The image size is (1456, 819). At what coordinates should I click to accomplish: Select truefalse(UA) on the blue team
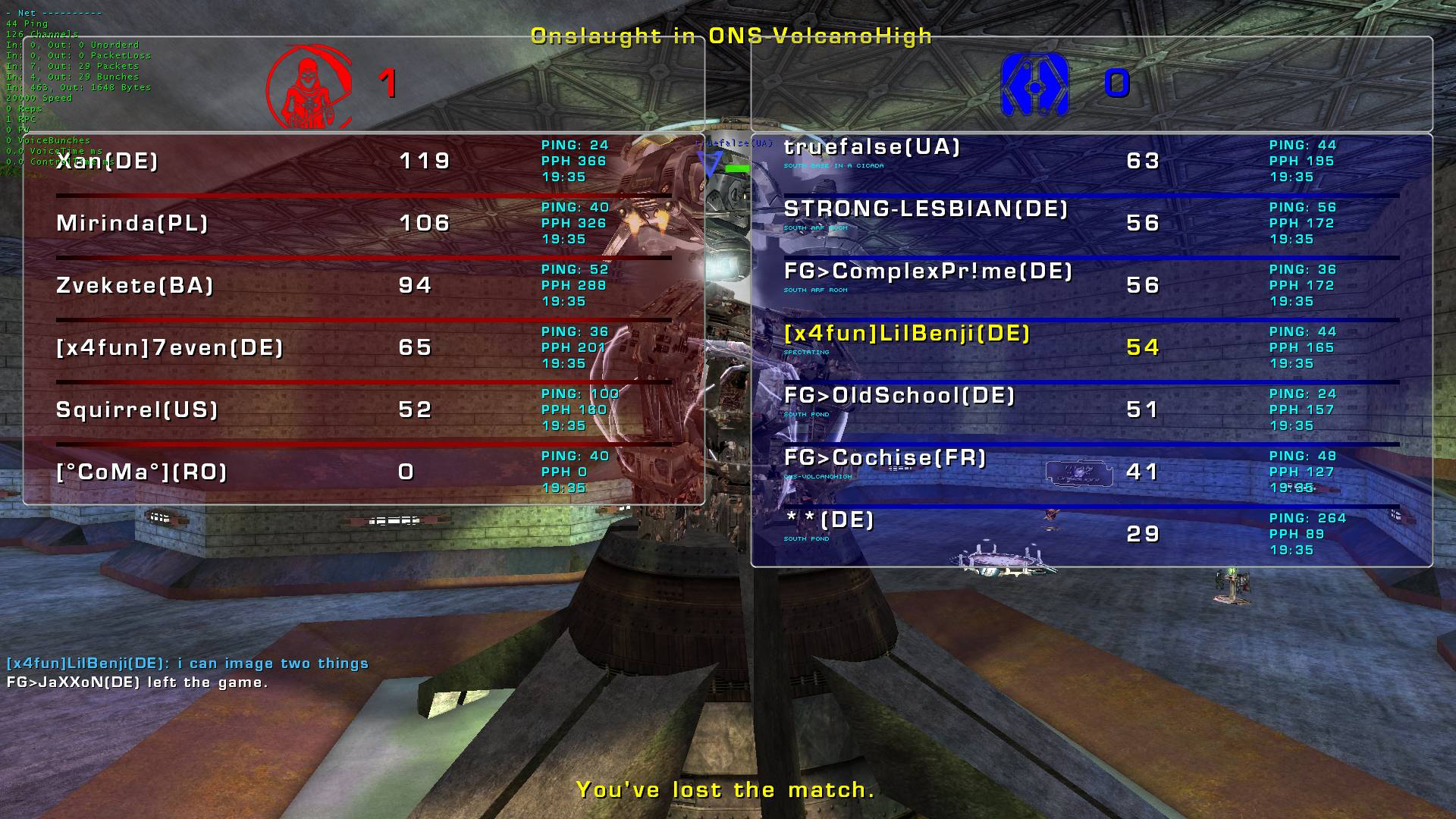click(872, 147)
